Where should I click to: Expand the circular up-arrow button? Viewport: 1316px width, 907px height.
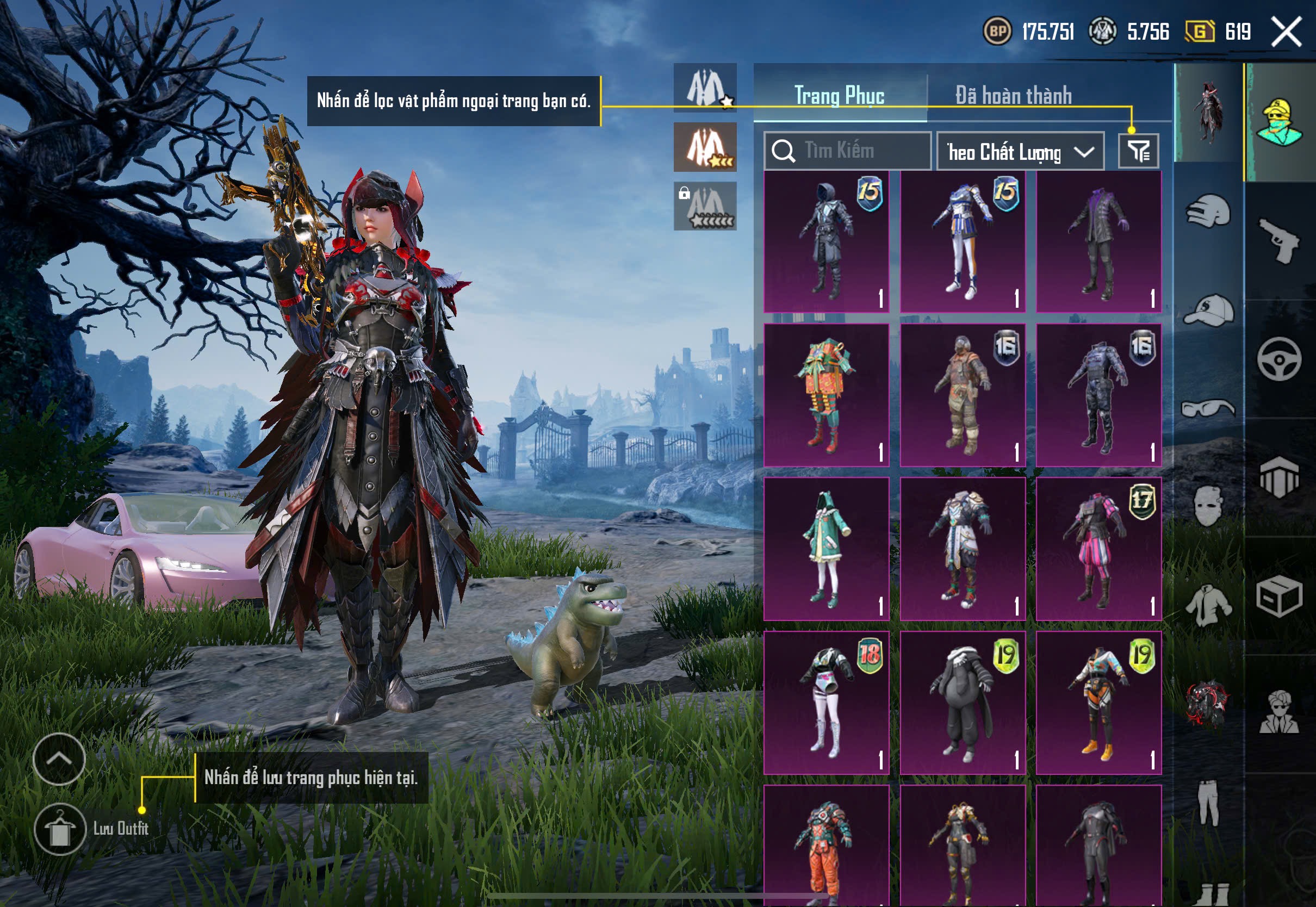coord(59,759)
